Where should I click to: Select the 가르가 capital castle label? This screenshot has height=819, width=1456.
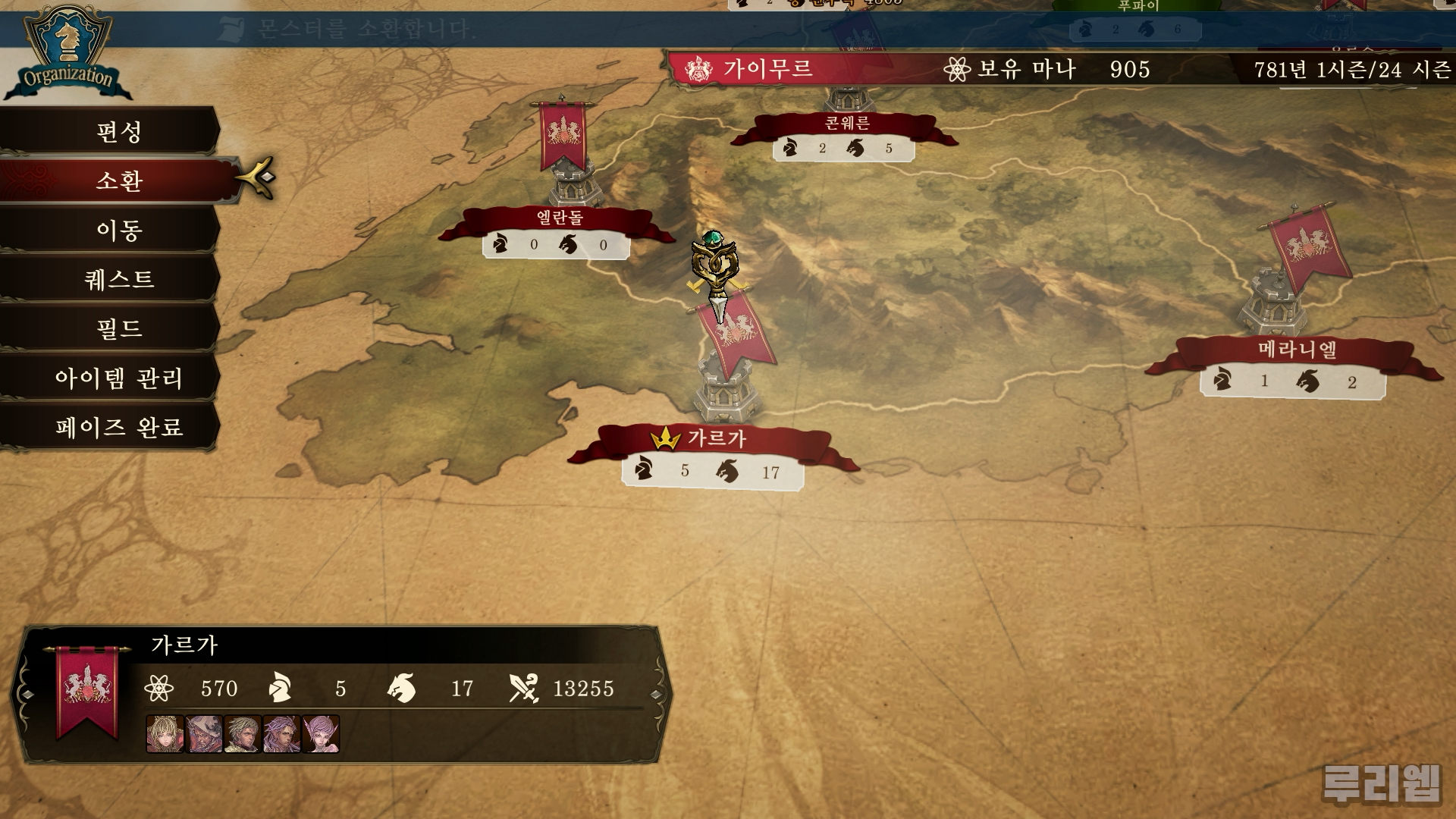pyautogui.click(x=716, y=439)
